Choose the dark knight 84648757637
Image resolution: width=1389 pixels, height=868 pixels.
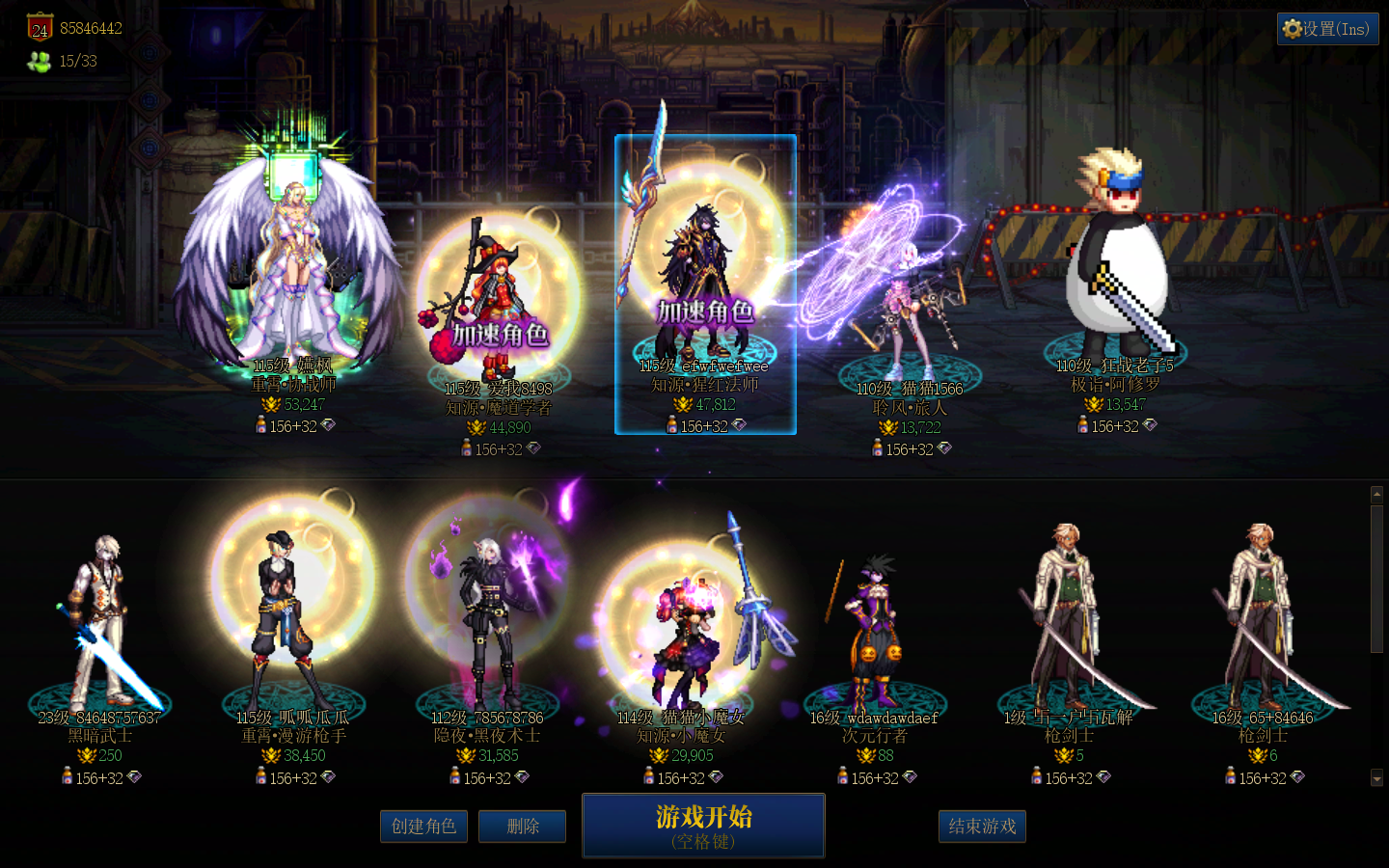pyautogui.click(x=99, y=627)
